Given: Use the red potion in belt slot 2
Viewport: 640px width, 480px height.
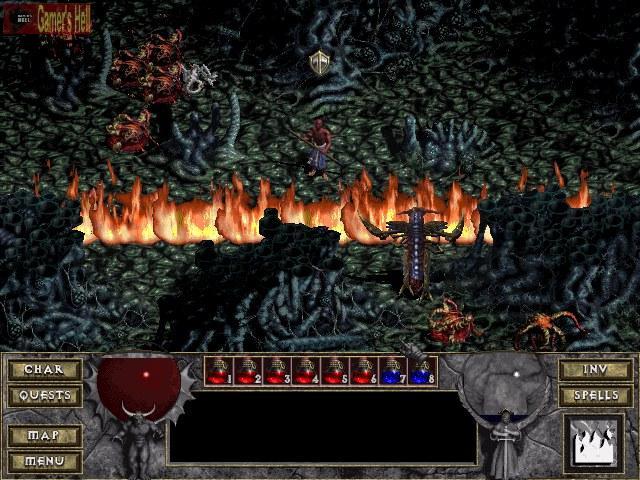Looking at the screenshot, I should coord(247,372).
